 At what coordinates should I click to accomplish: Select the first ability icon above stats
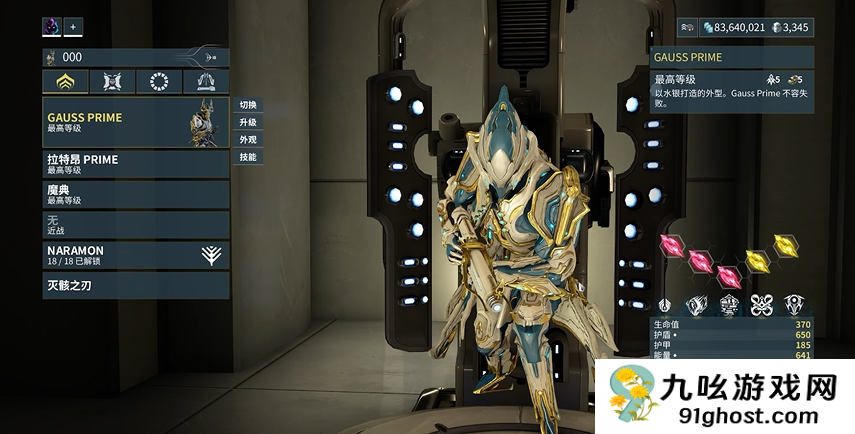[664, 304]
